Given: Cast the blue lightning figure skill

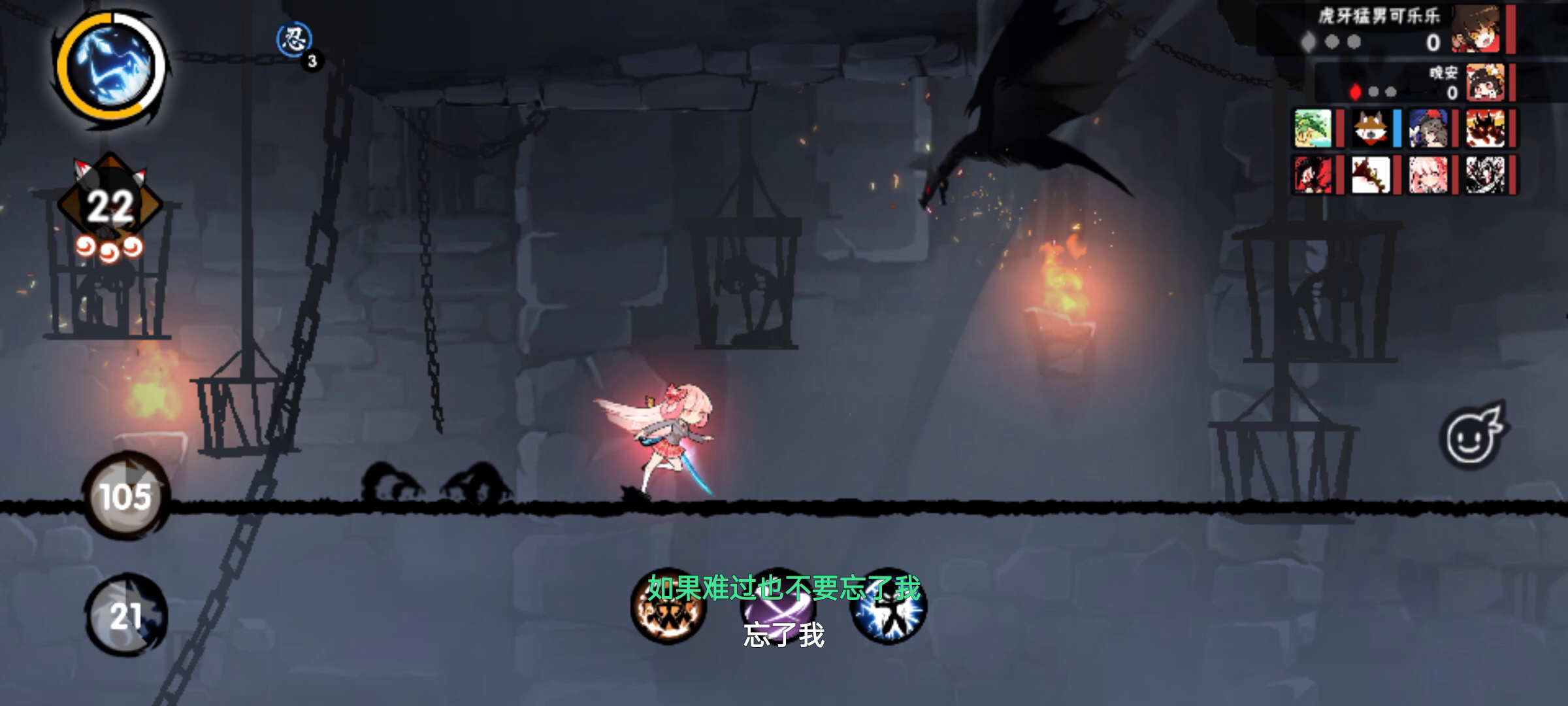Looking at the screenshot, I should point(888,606).
